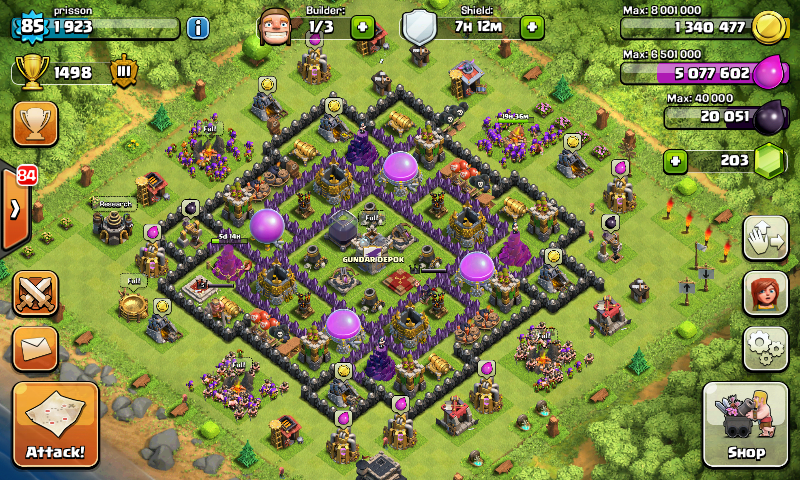
Task: Open the envelope mail inbox
Action: [35, 349]
